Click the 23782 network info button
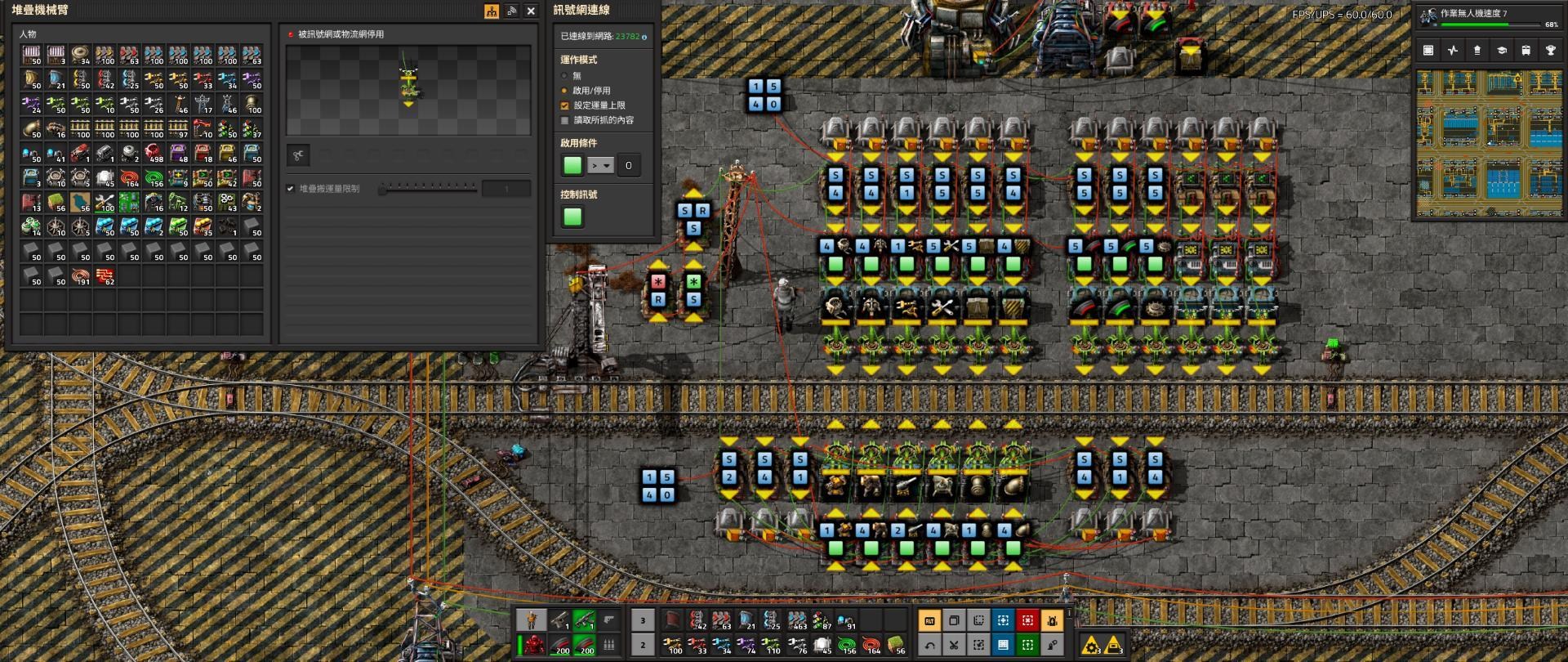Screen dimensions: 1568x662 [627, 37]
